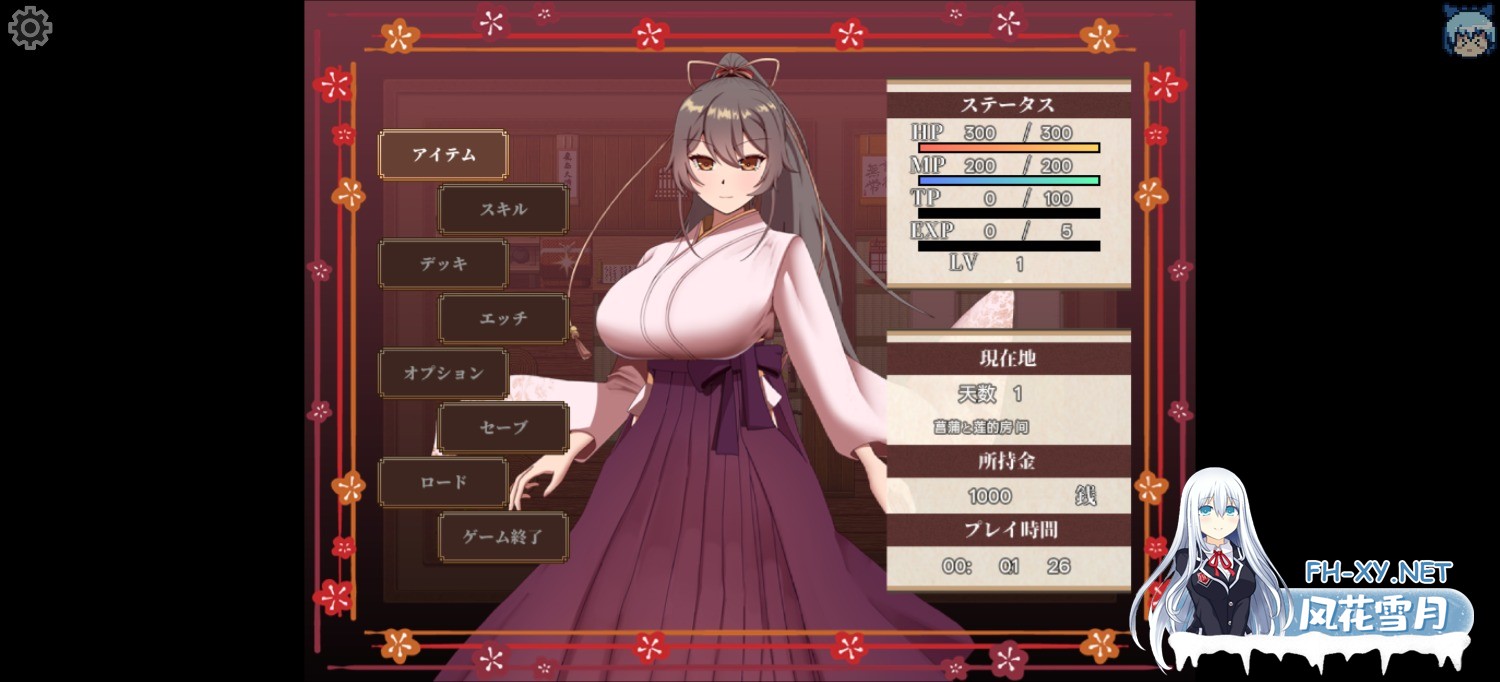This screenshot has width=1500, height=682.
Task: Select the スキル (Skill) menu entry
Action: pos(503,210)
